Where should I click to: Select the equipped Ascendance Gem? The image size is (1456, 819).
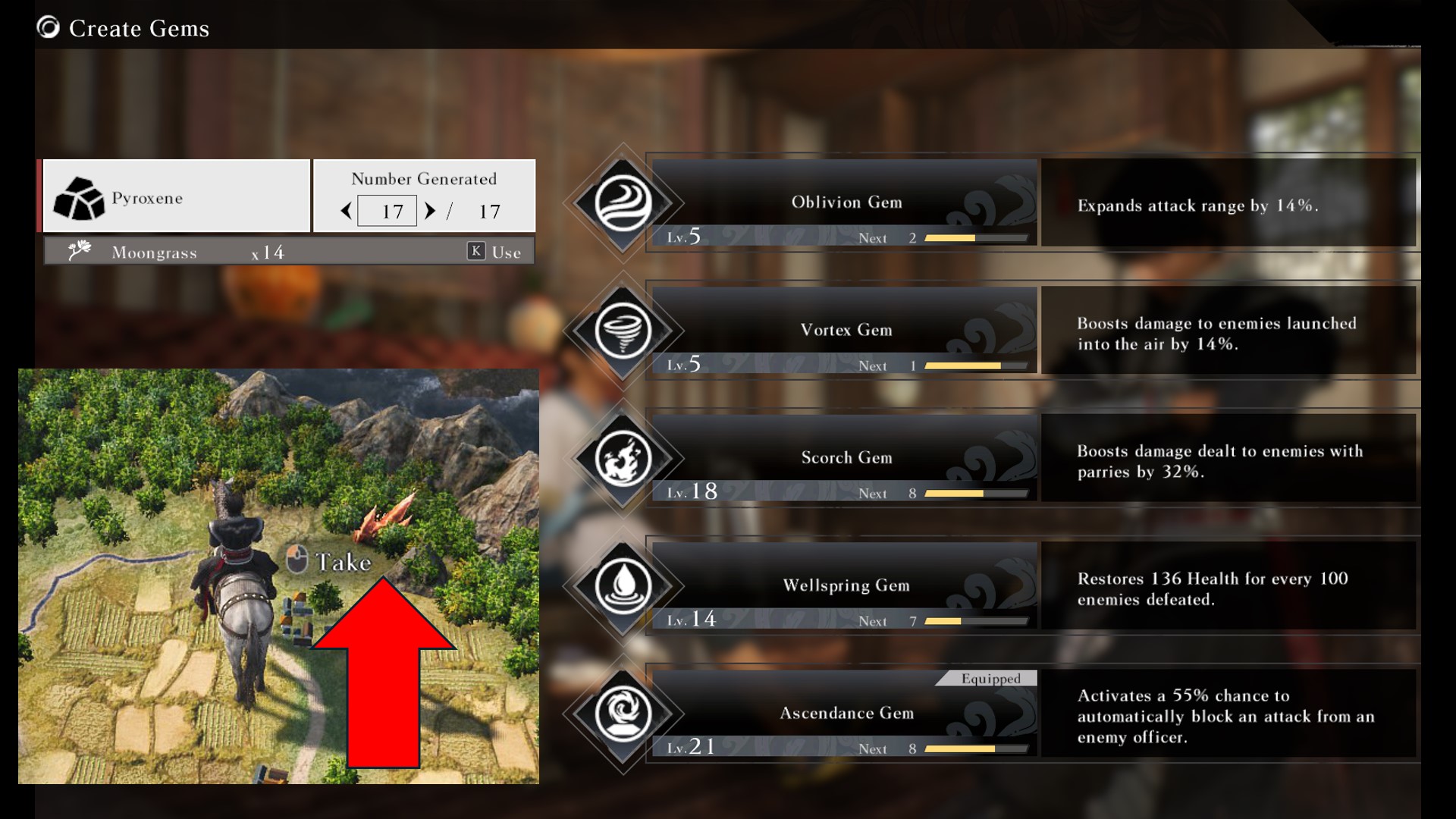pyautogui.click(x=845, y=713)
